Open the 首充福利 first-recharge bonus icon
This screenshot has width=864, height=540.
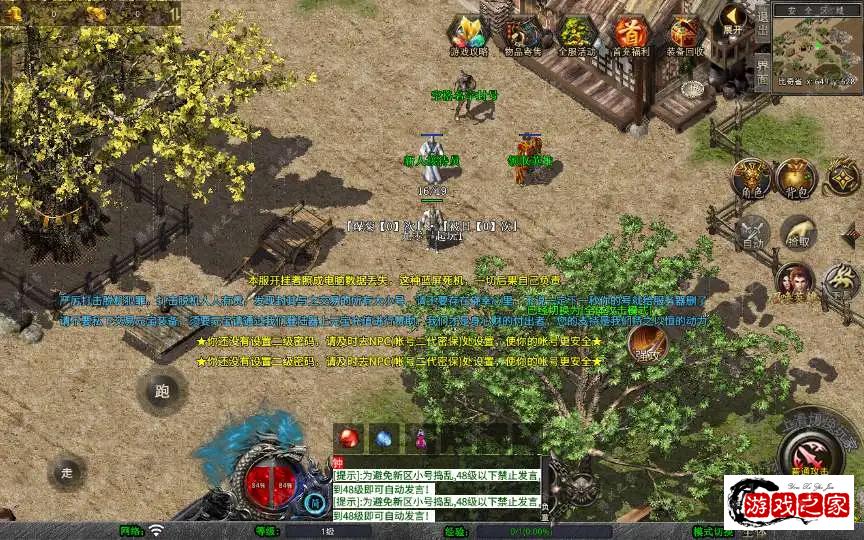pyautogui.click(x=631, y=34)
